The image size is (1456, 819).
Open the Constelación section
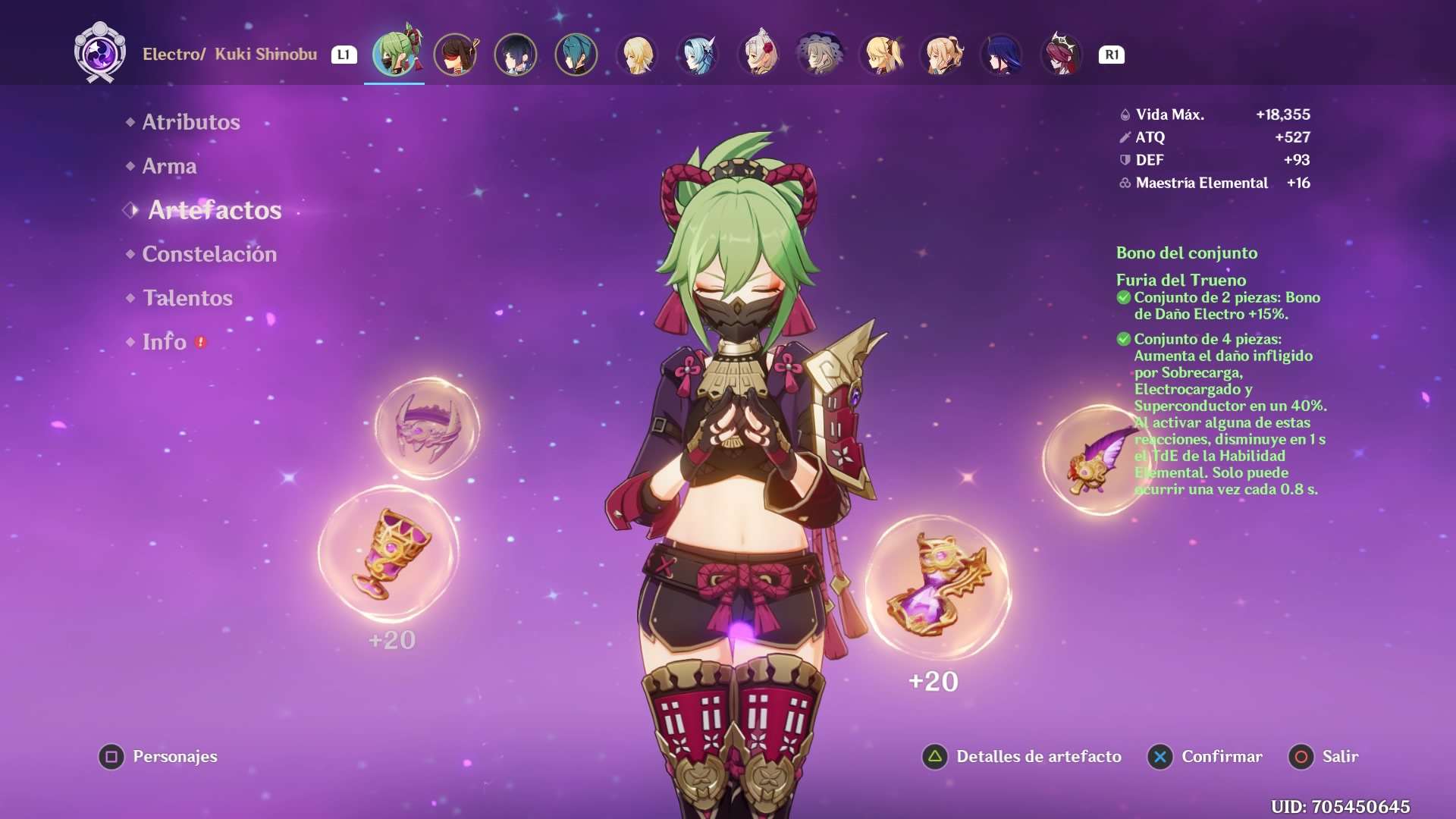click(209, 254)
